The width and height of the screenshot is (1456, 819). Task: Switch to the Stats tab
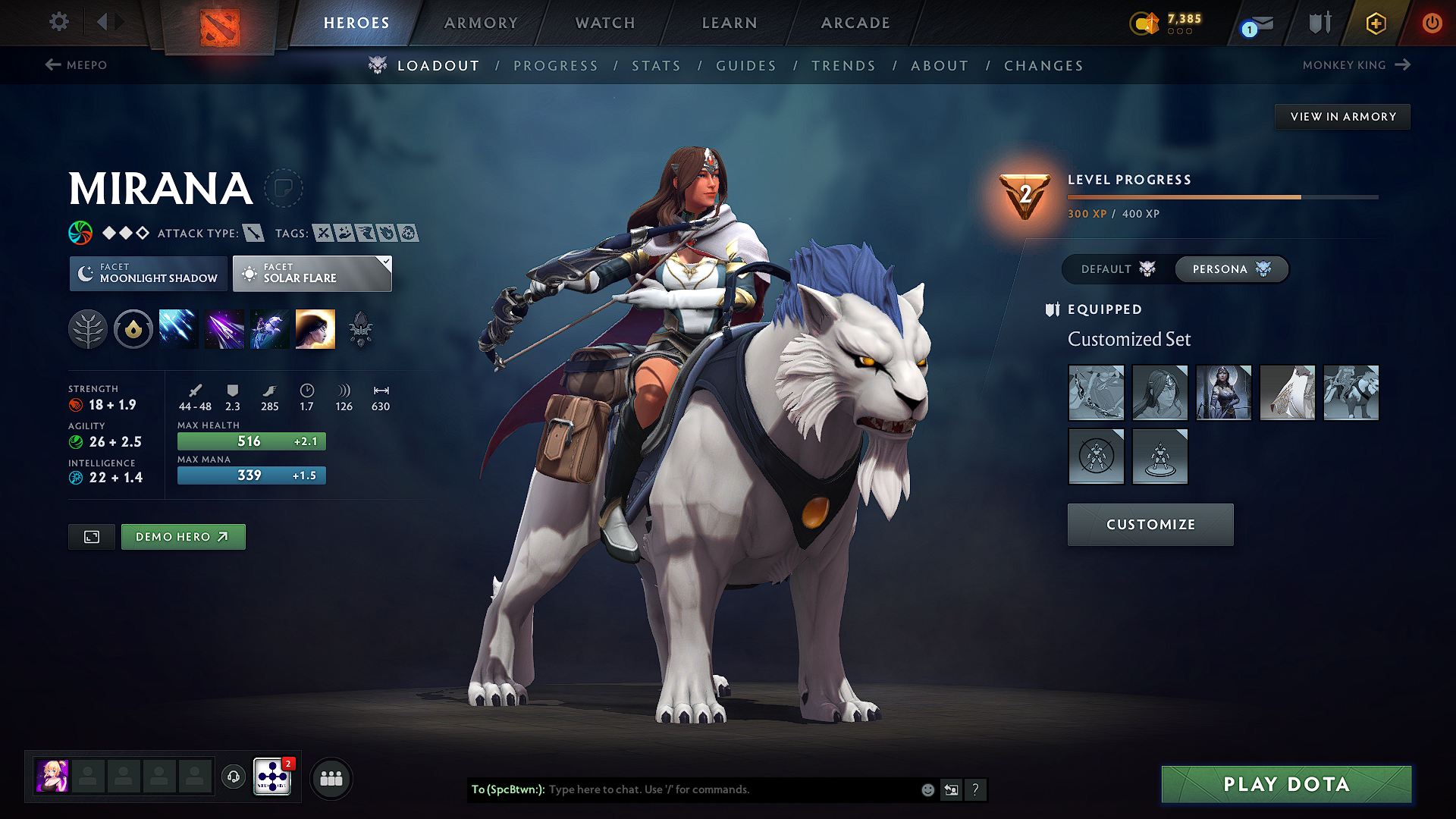tap(657, 65)
